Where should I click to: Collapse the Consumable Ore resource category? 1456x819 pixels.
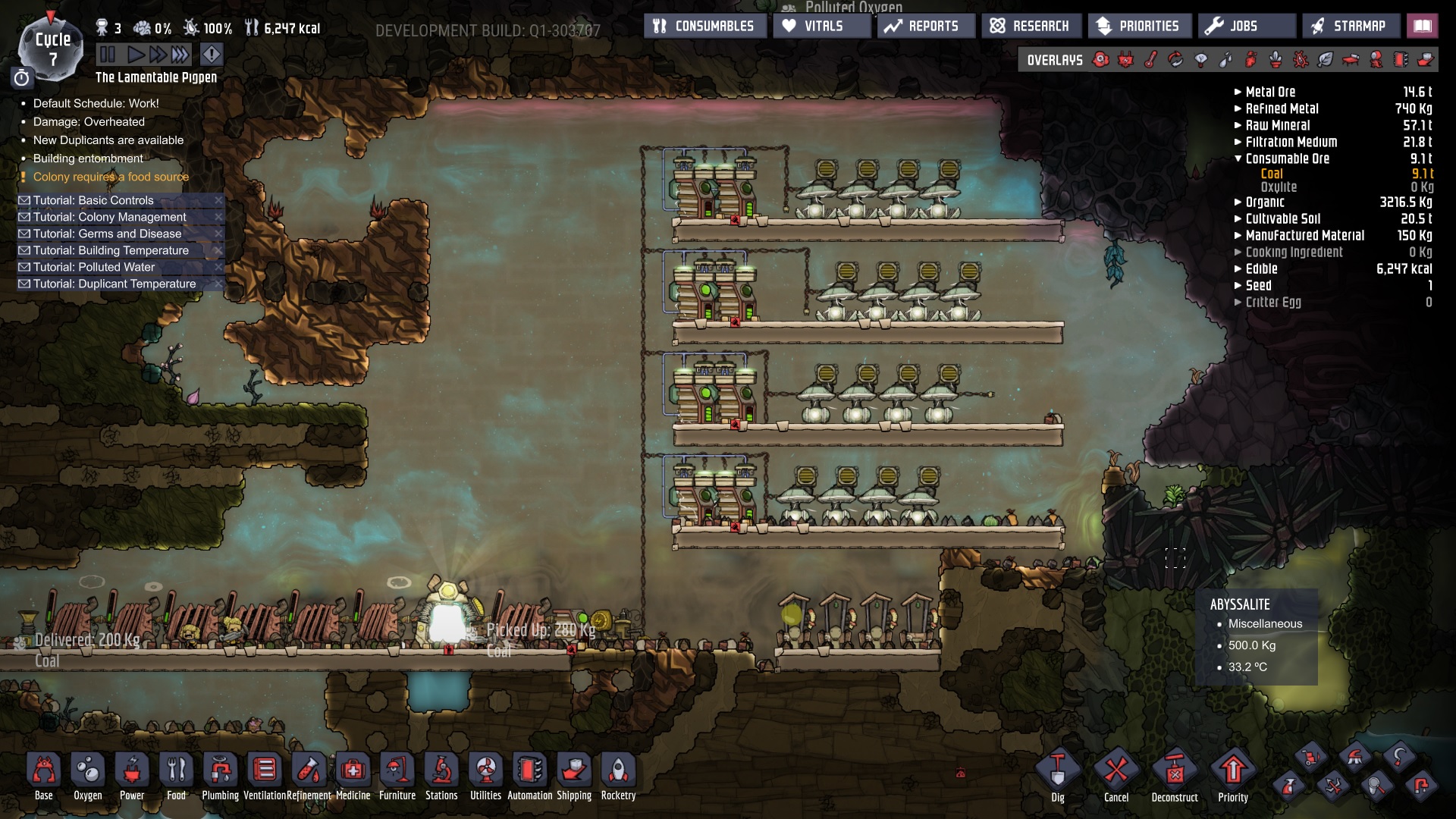1238,158
